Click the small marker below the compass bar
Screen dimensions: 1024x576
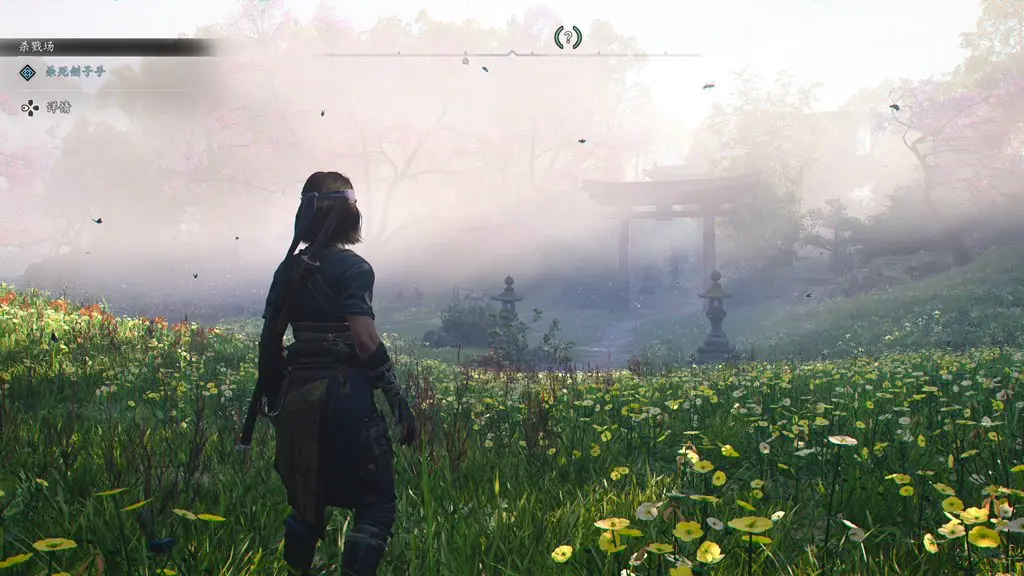point(465,60)
